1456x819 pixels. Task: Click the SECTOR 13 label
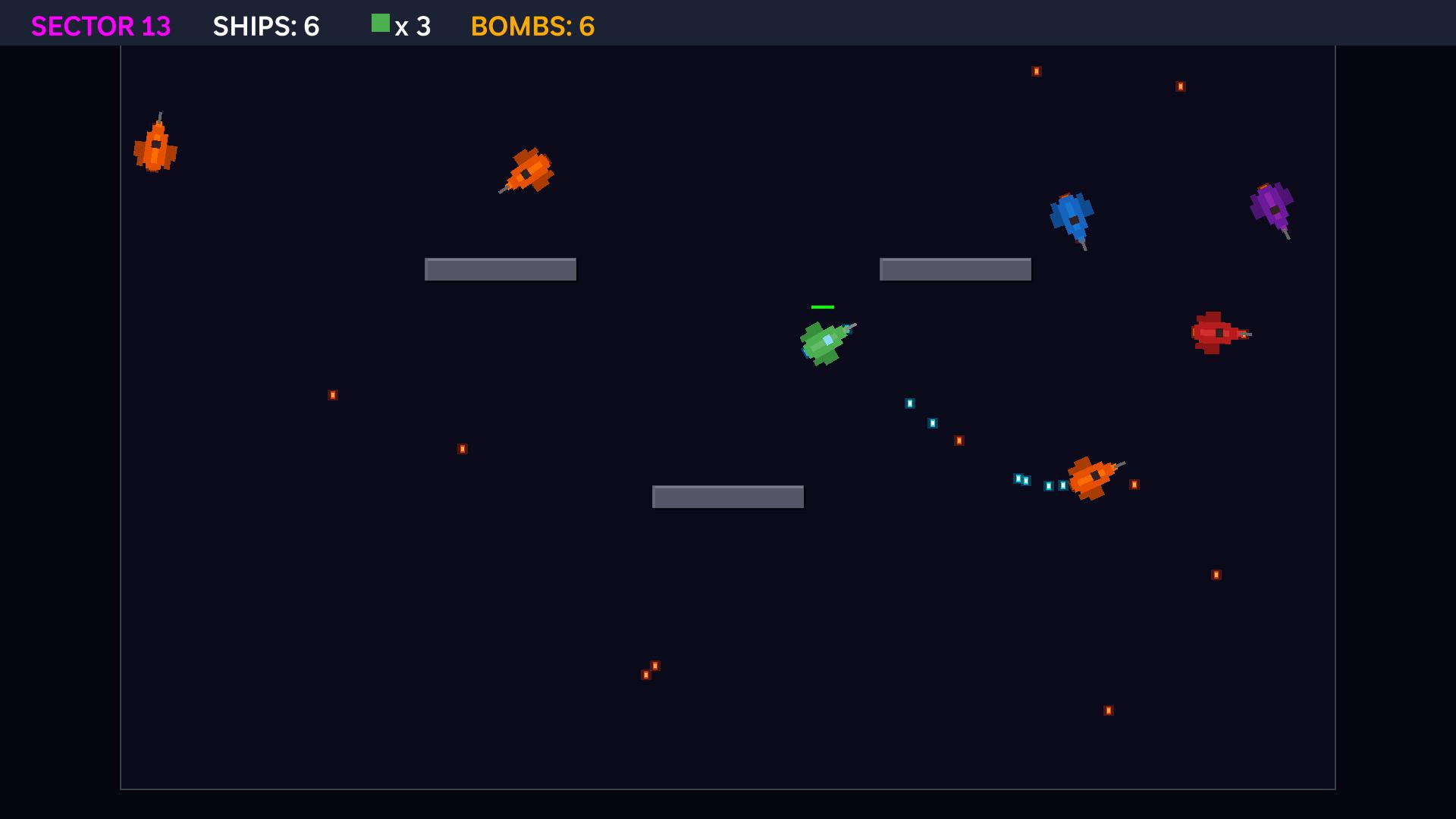point(100,26)
